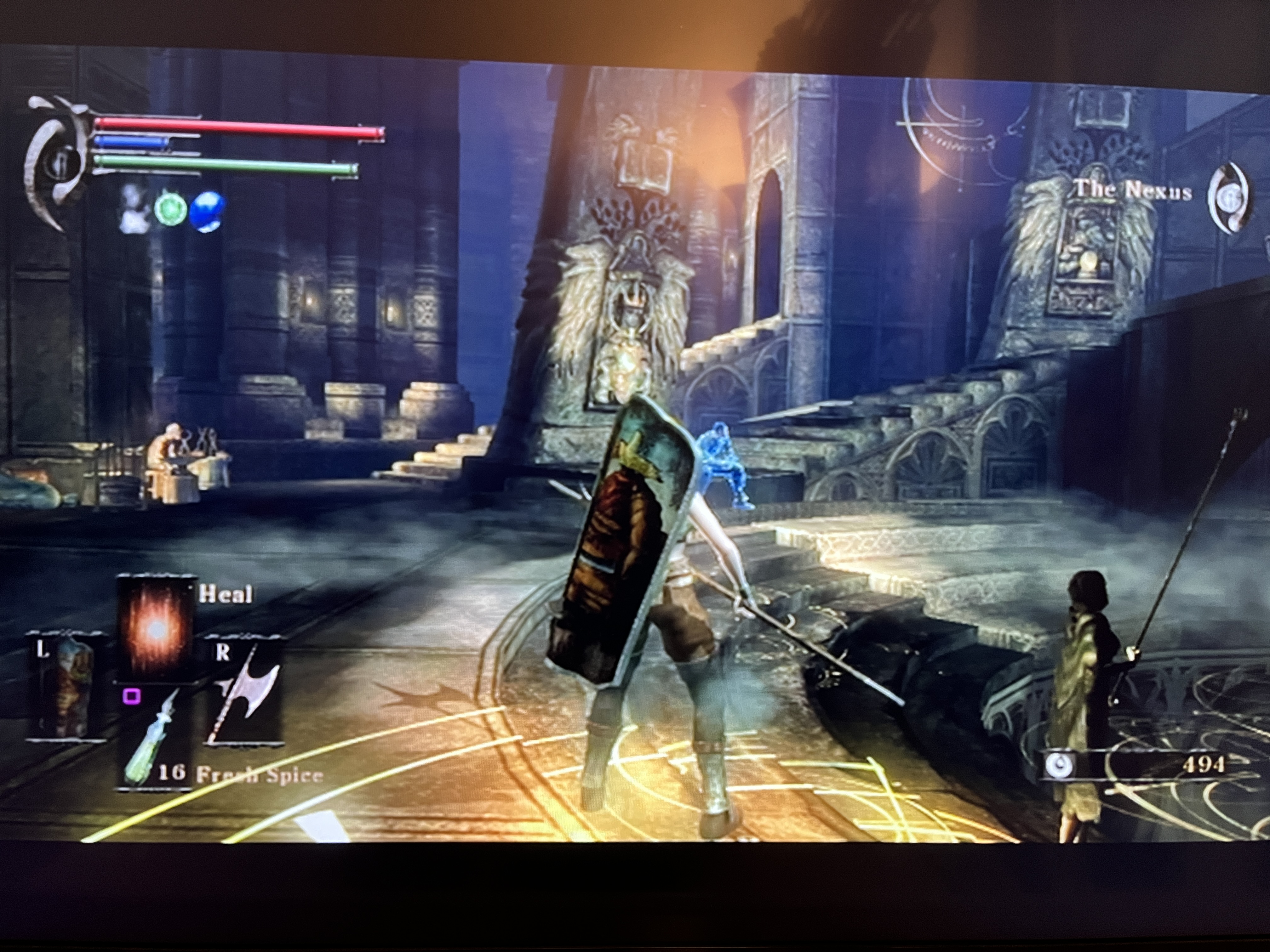This screenshot has width=1270, height=952.
Task: Click the blue orb status icon
Action: coord(207,211)
